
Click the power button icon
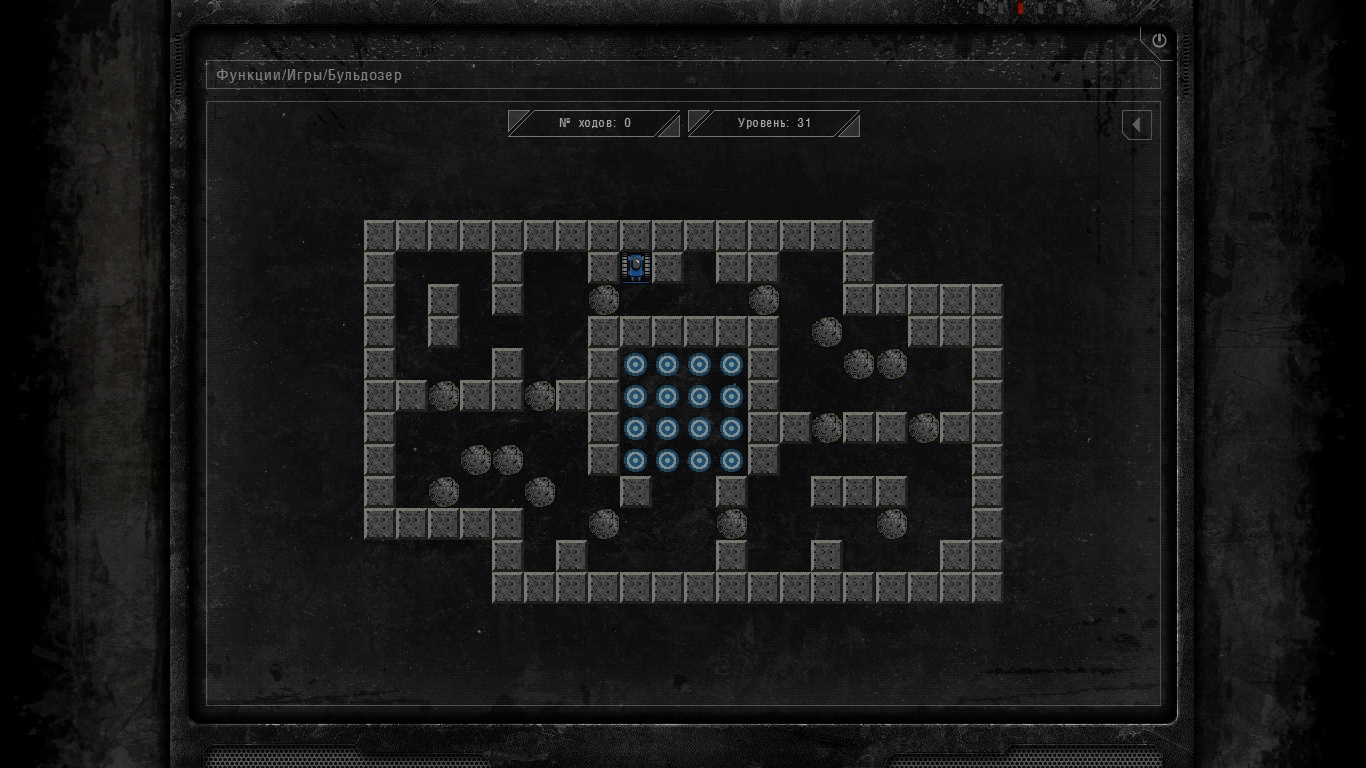(1159, 41)
